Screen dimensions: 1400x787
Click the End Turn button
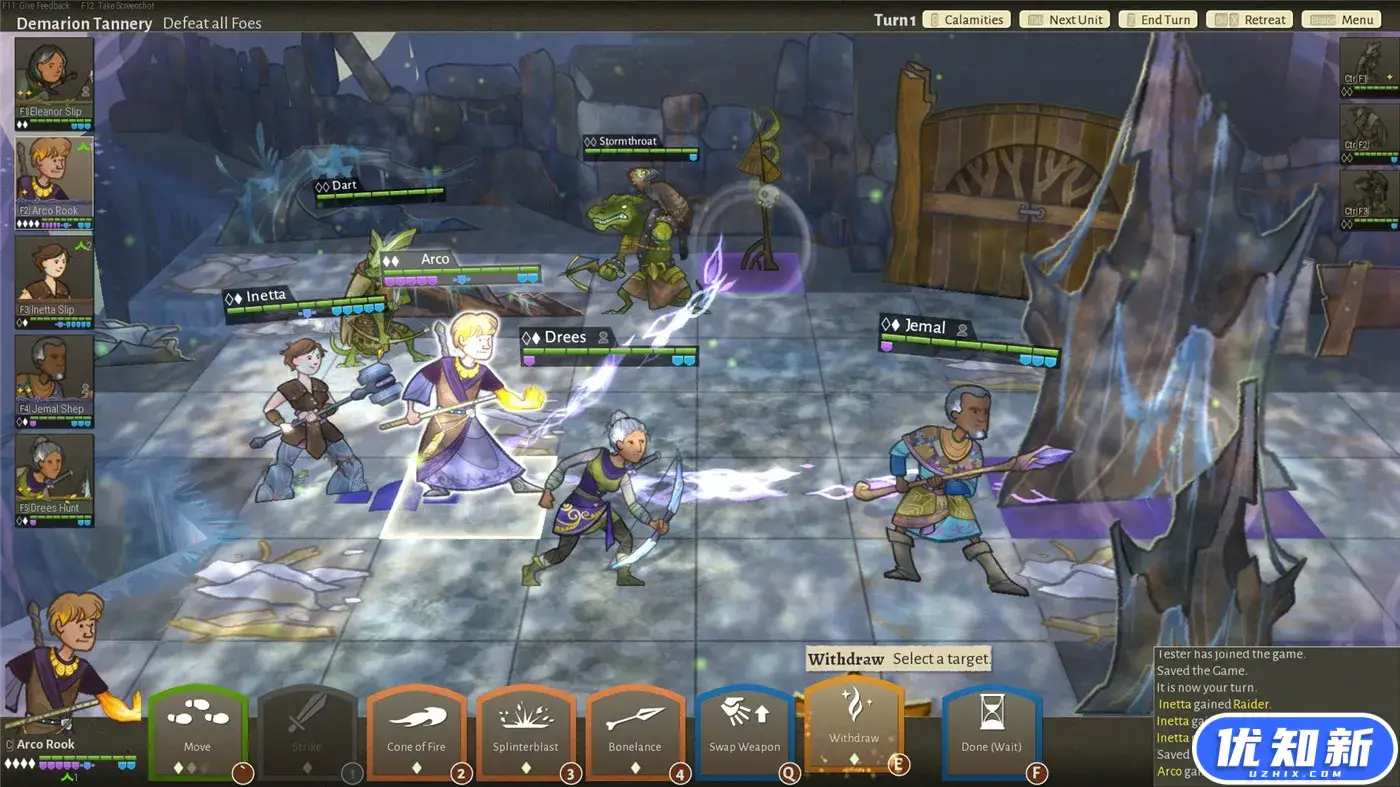click(1157, 20)
